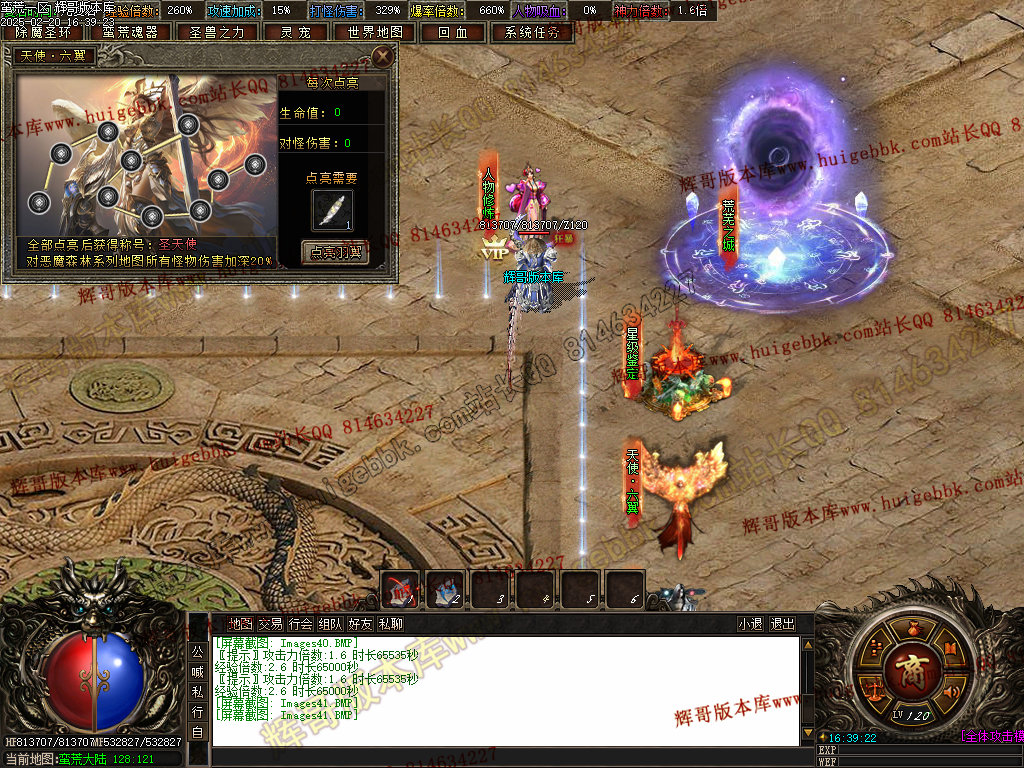Open the 行会 guild tab
1024x768 pixels.
(300, 624)
